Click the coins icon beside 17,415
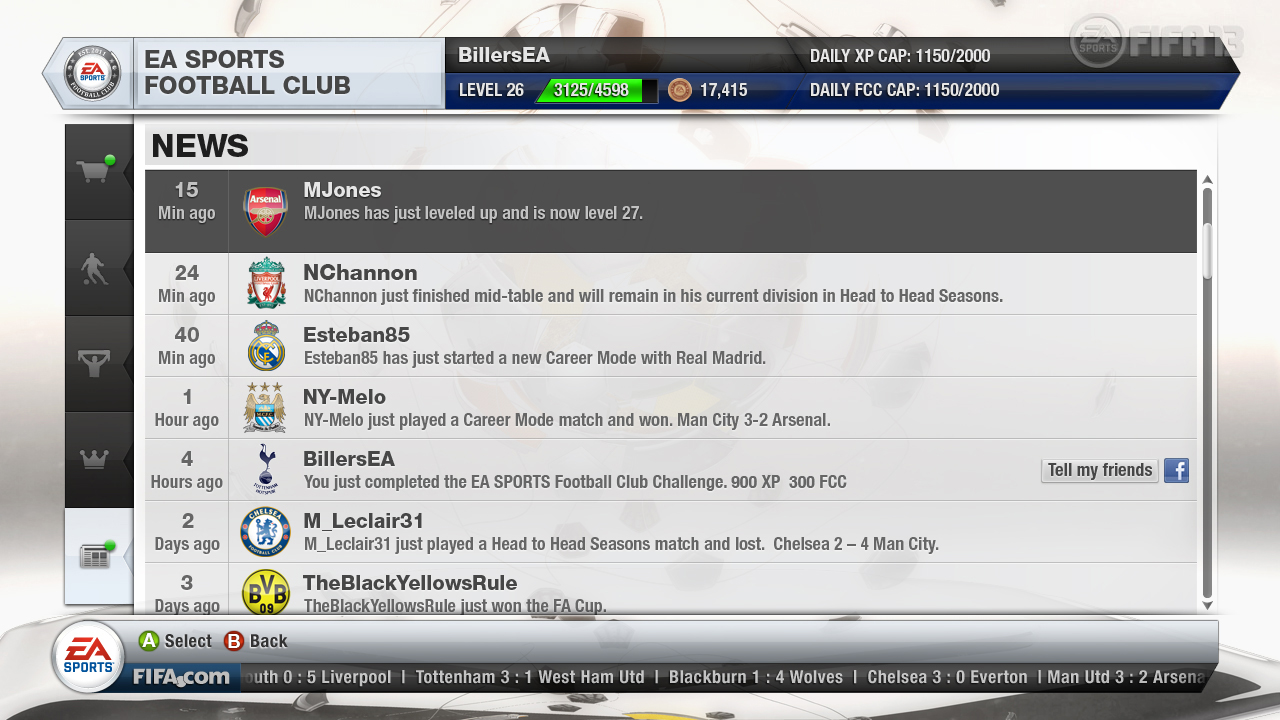Viewport: 1280px width, 720px height. click(681, 90)
